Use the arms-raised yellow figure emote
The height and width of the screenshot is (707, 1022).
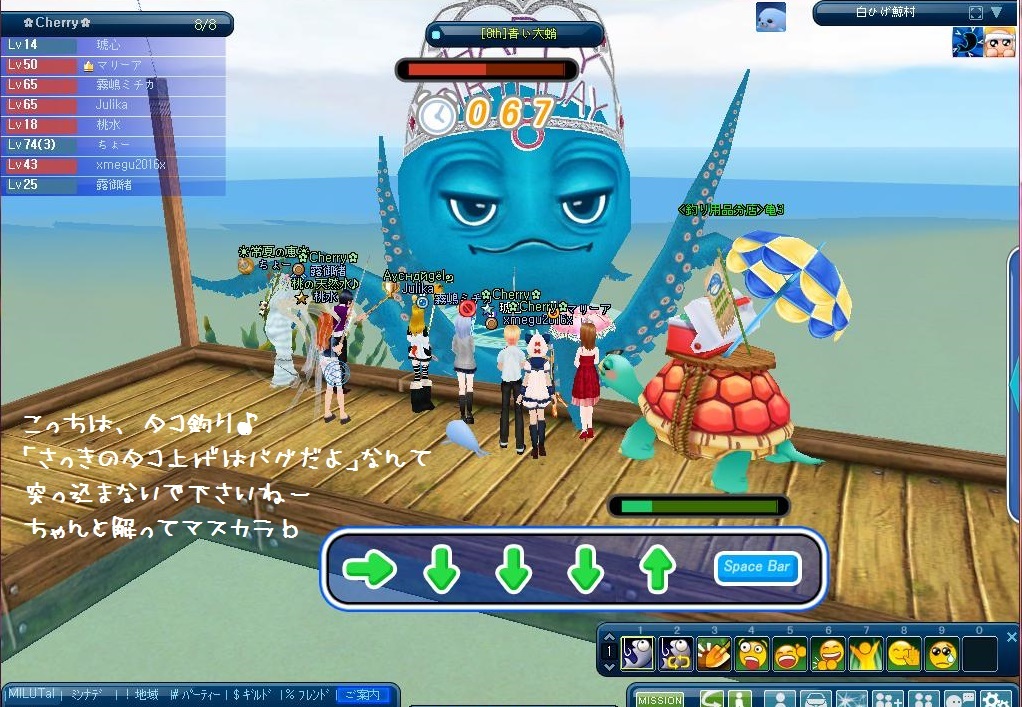pyautogui.click(x=866, y=654)
